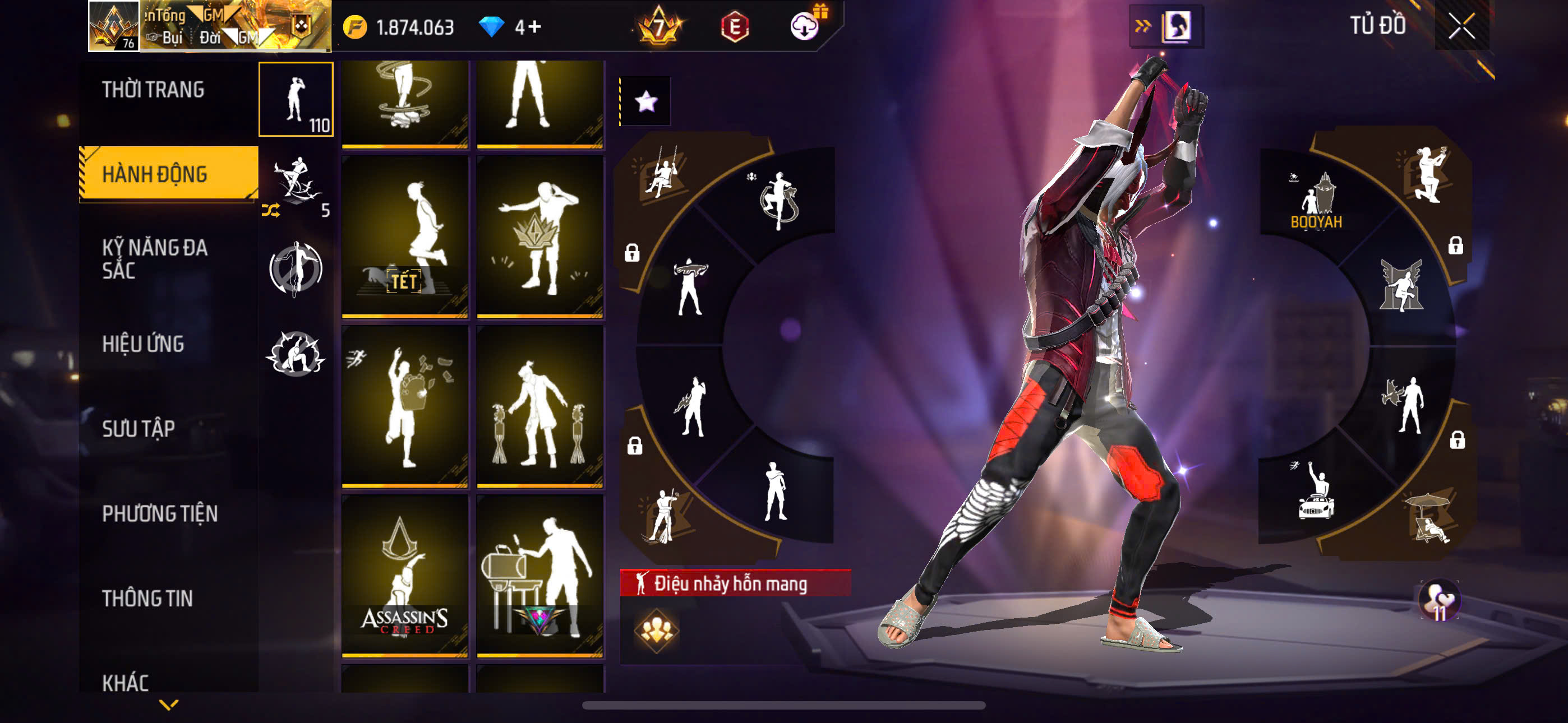This screenshot has height=723, width=1568.
Task: Open the Hiệu Ứng category
Action: coord(143,344)
